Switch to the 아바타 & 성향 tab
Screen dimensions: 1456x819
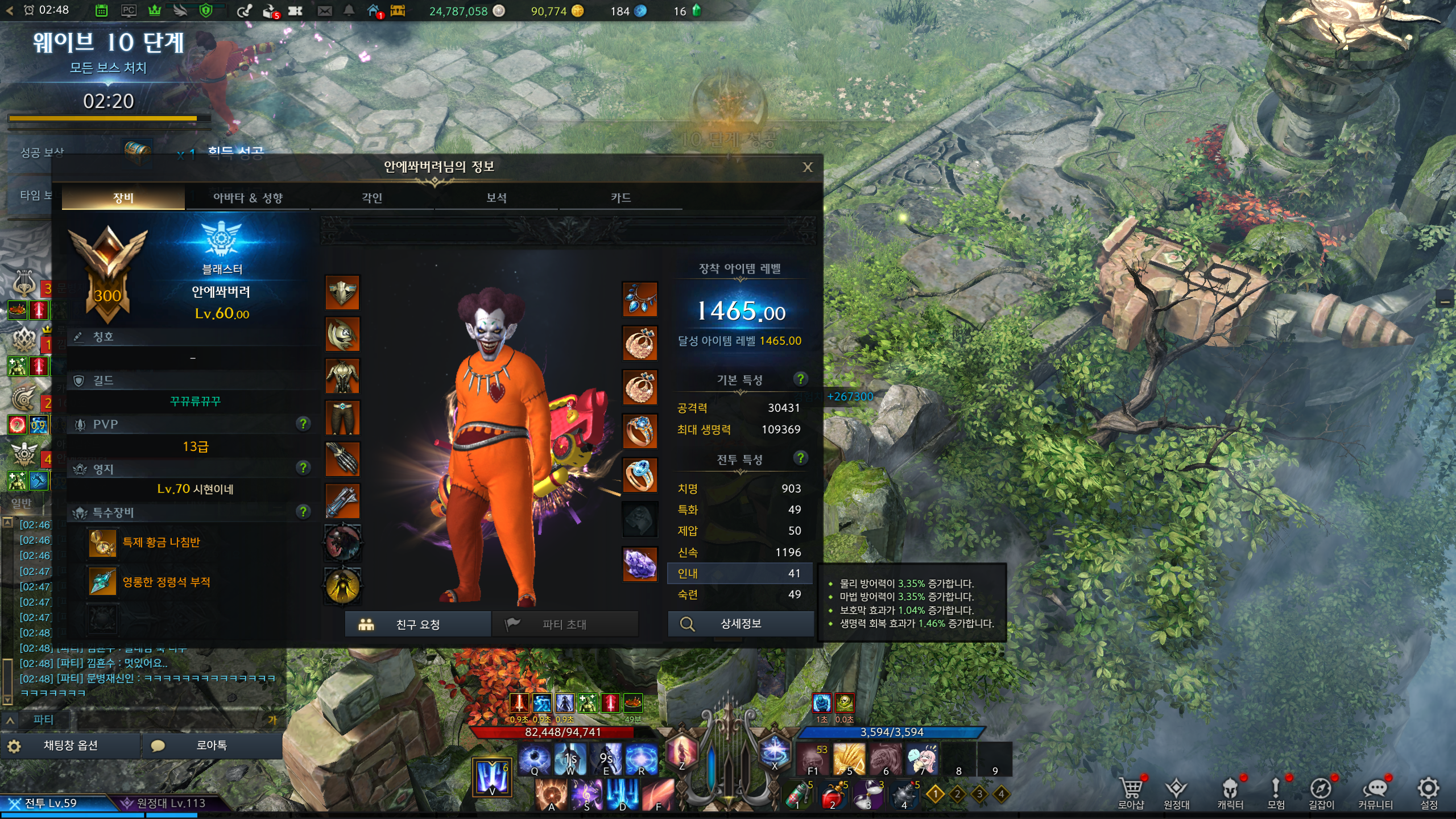tap(247, 198)
